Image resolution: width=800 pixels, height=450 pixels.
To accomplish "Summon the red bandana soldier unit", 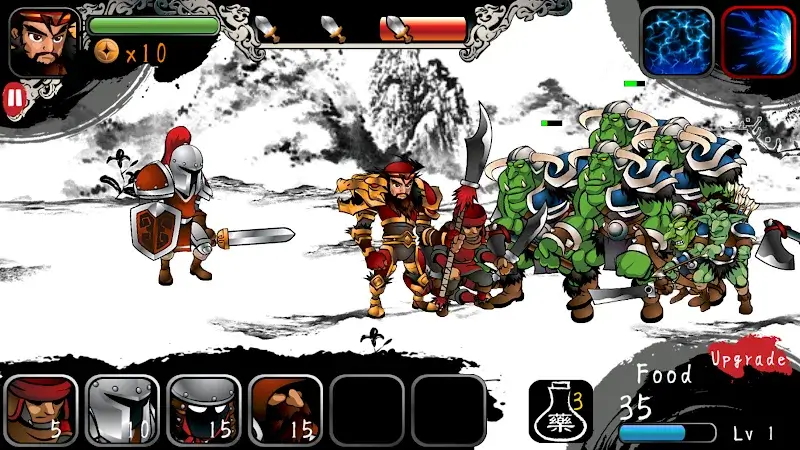I will pos(41,408).
